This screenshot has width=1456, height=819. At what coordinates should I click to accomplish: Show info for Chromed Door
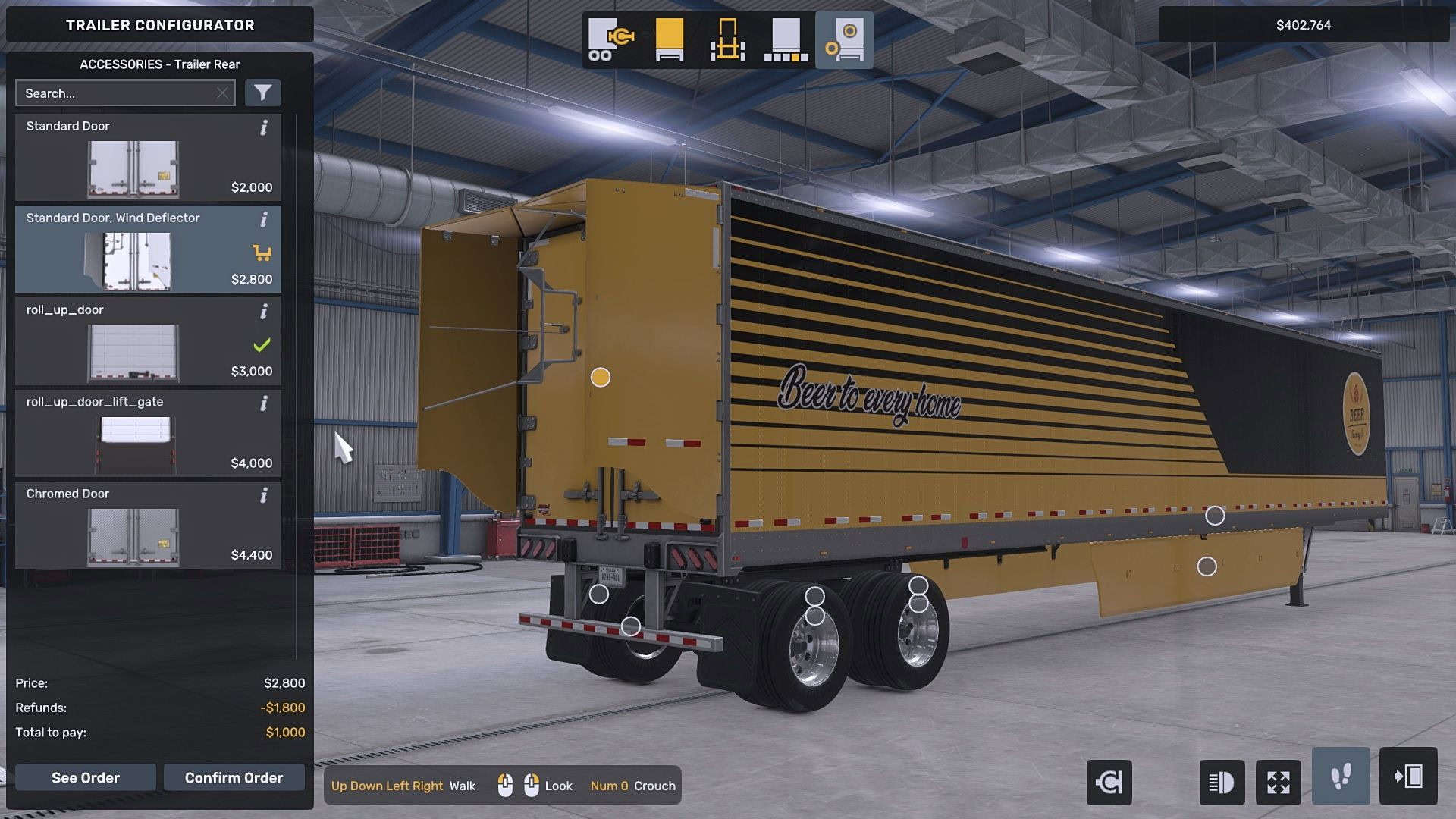pos(264,496)
